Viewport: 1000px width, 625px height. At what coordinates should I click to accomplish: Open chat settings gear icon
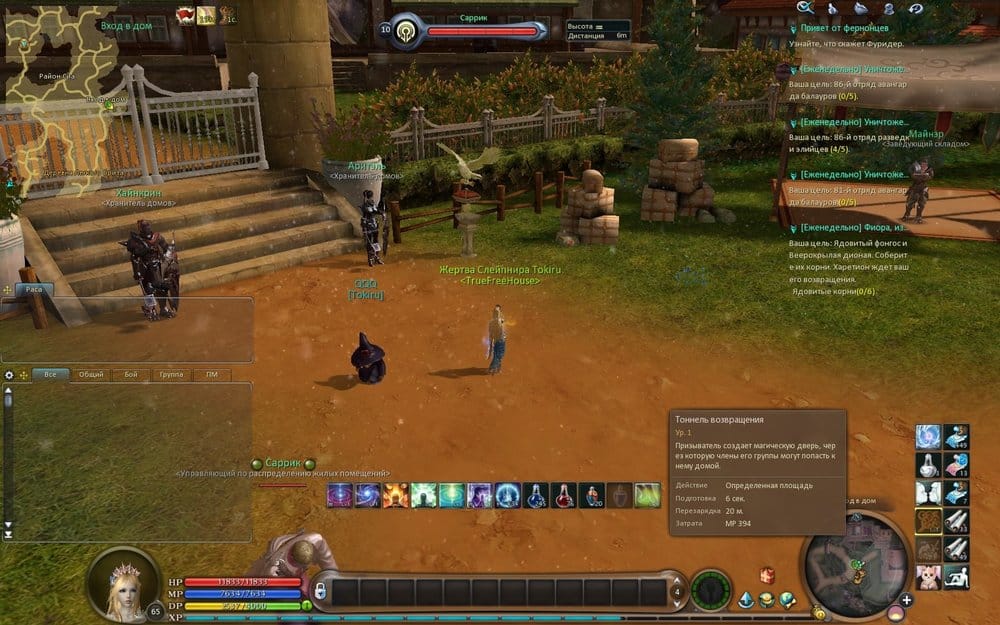click(x=9, y=375)
